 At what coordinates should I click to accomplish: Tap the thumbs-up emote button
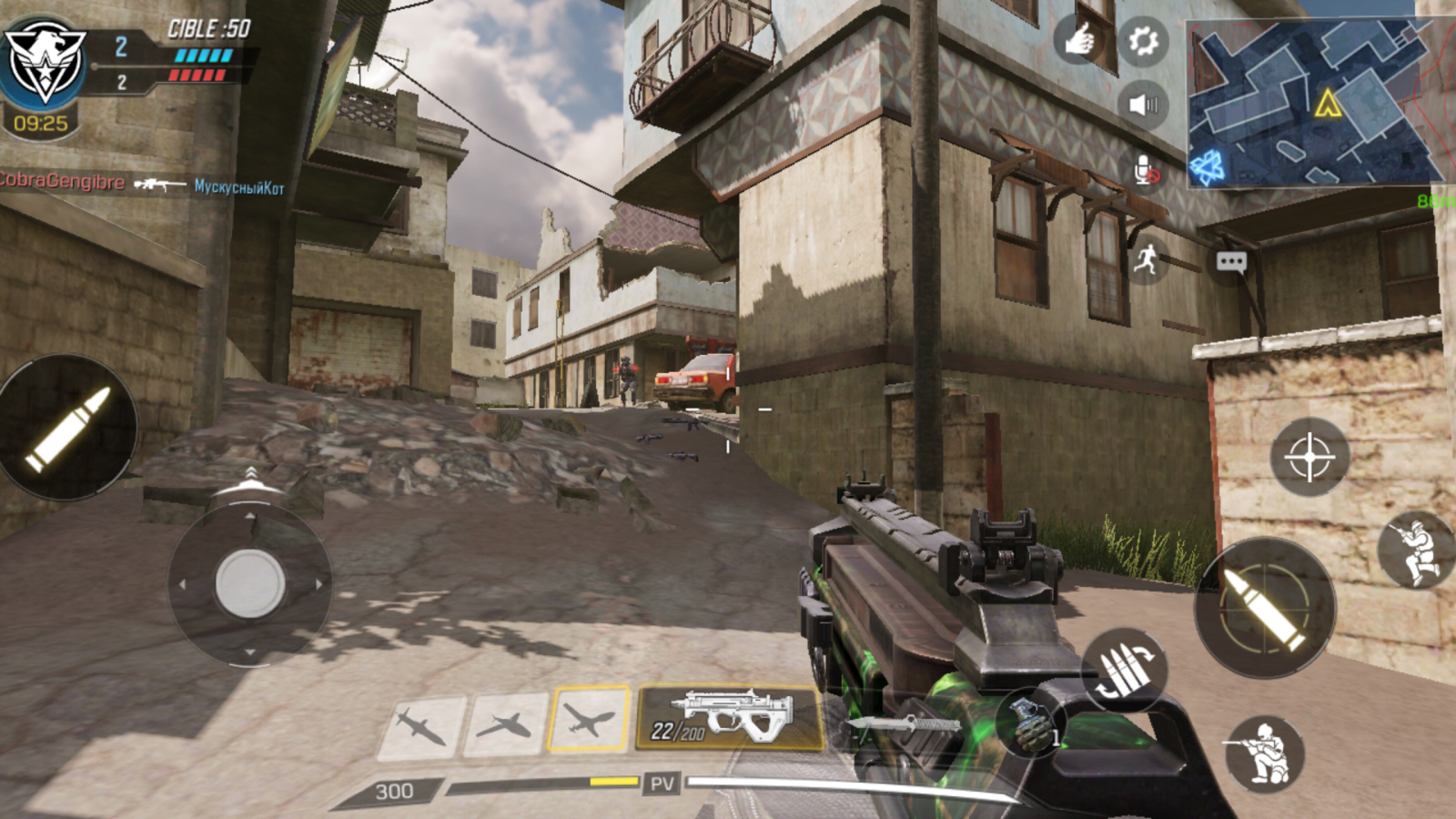[1079, 39]
